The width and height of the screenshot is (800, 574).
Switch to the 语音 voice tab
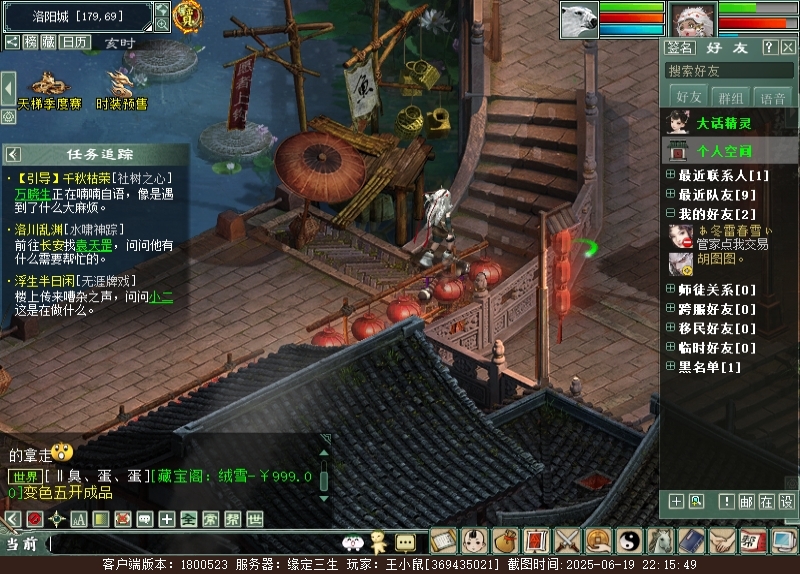pyautogui.click(x=773, y=97)
